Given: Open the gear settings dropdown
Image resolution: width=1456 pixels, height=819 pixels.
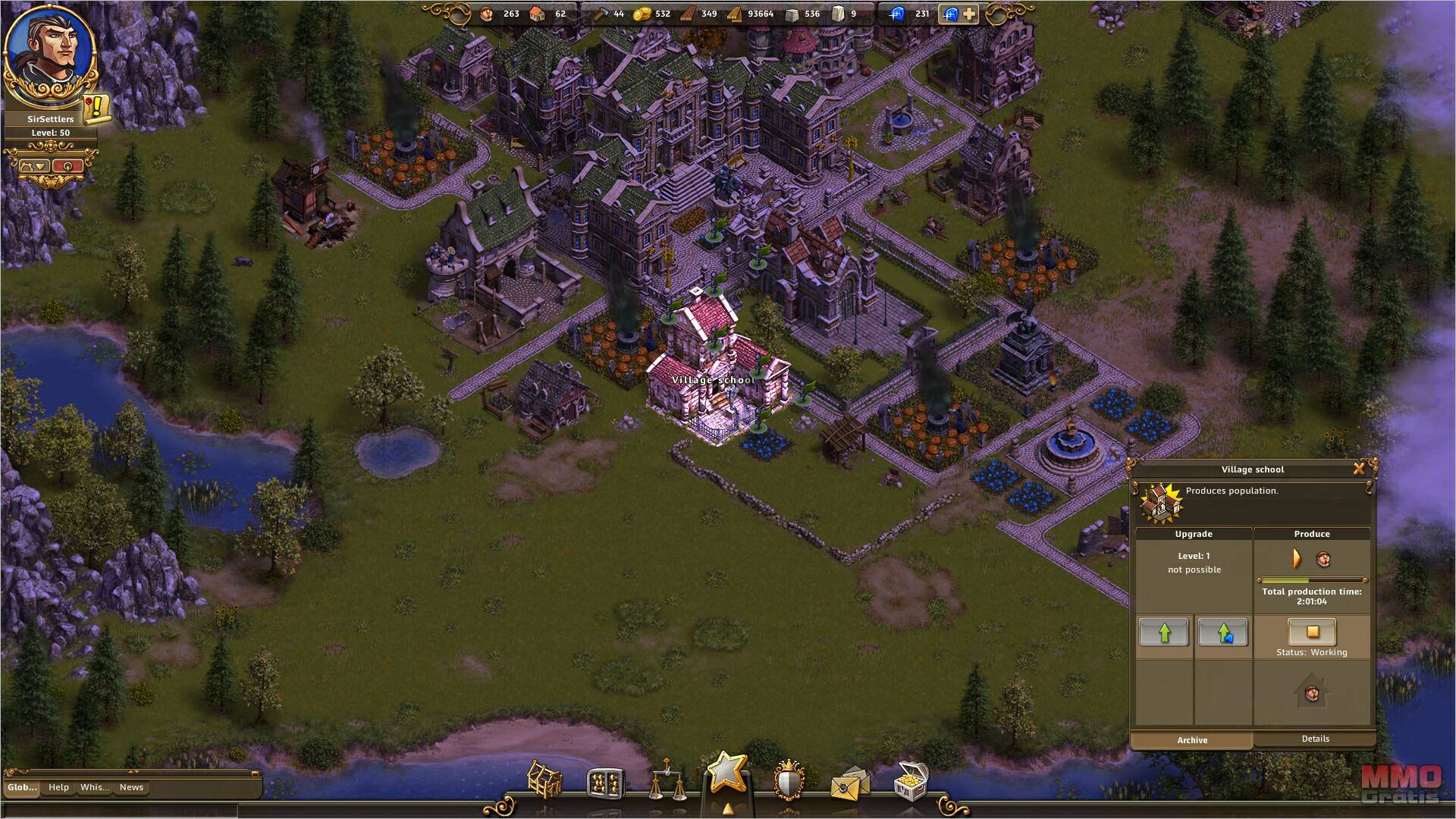Looking at the screenshot, I should point(34,166).
